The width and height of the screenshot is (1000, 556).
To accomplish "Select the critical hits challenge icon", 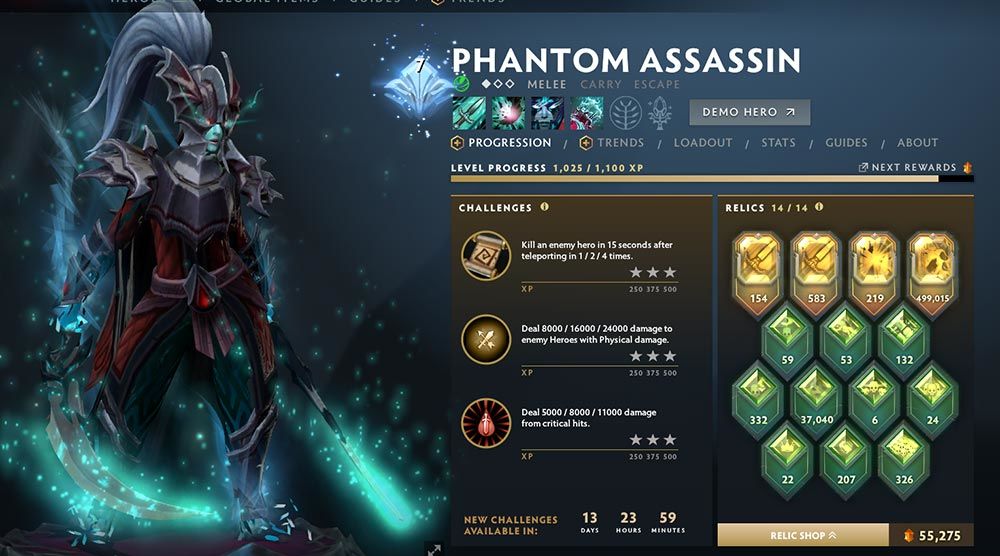I will coord(486,423).
